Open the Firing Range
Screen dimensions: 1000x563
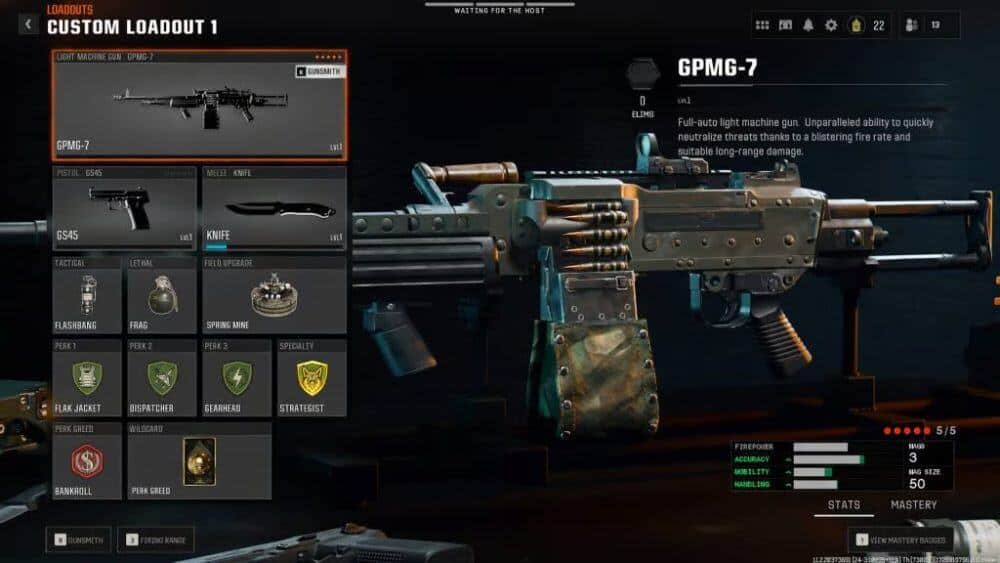[x=155, y=540]
